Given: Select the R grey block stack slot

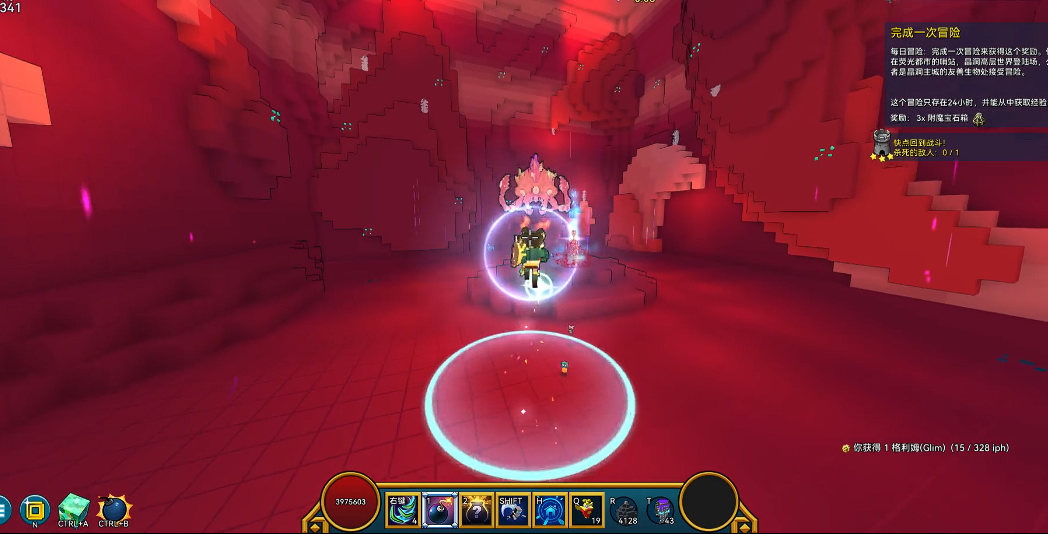Looking at the screenshot, I should [x=623, y=510].
